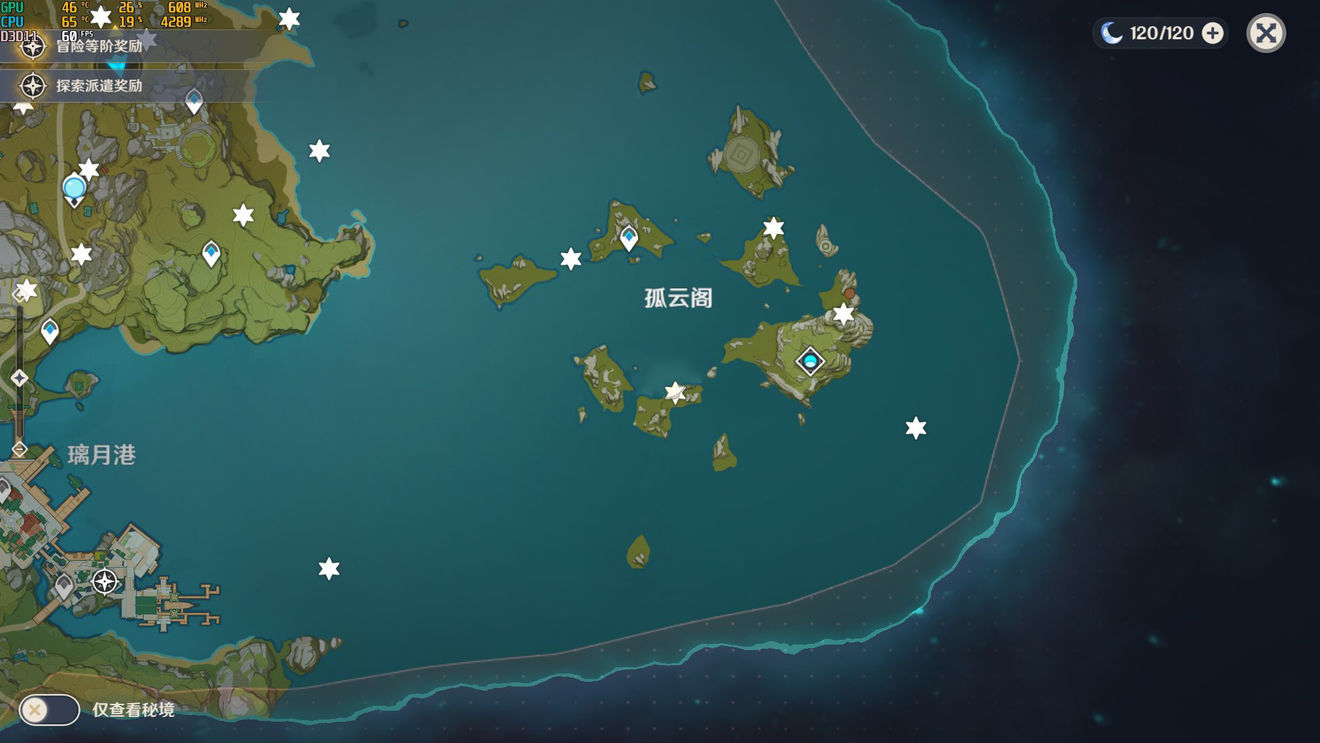
Task: Select teleport waypoint at the top-left mountains
Action: pos(192,100)
